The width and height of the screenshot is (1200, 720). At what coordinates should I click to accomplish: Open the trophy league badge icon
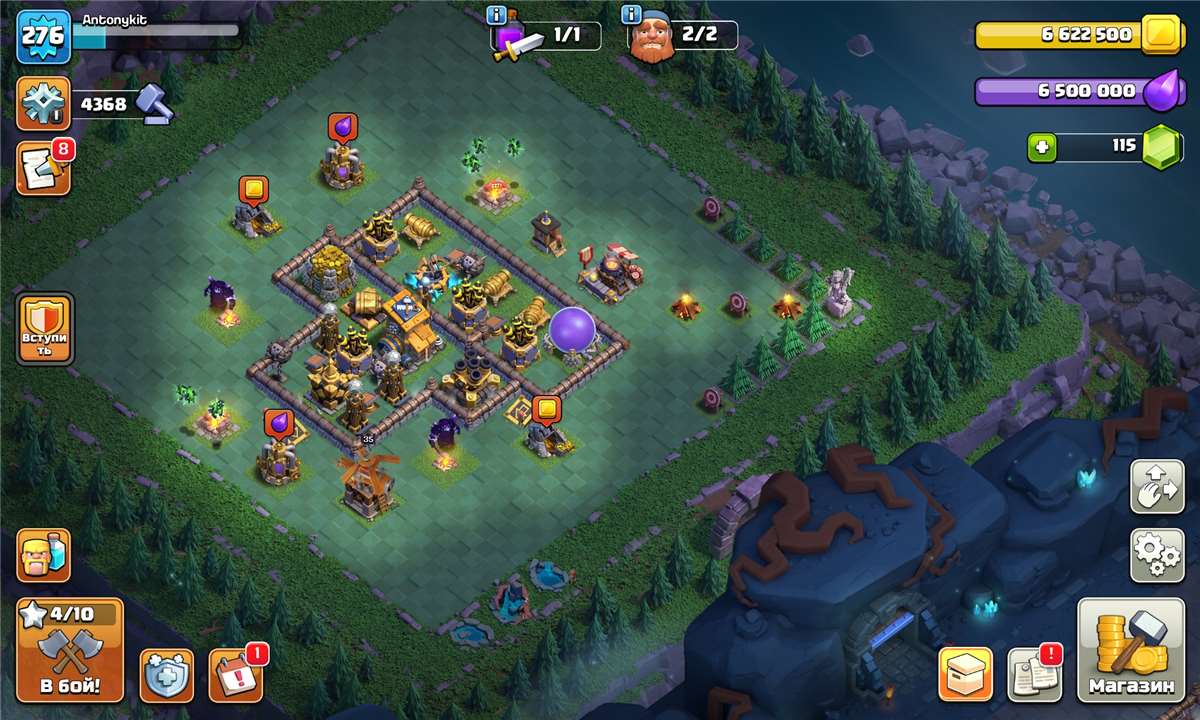(43, 104)
